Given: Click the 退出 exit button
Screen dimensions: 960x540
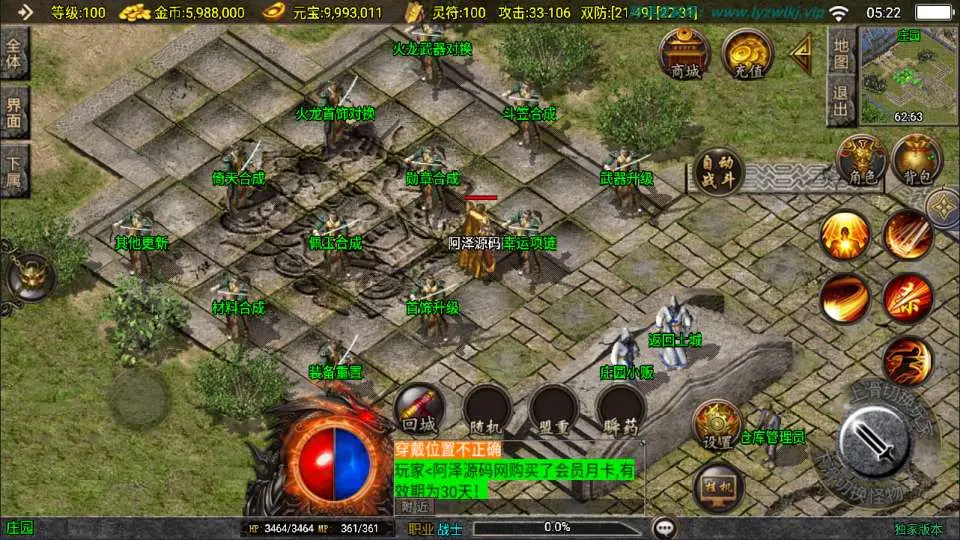Looking at the screenshot, I should (x=841, y=102).
